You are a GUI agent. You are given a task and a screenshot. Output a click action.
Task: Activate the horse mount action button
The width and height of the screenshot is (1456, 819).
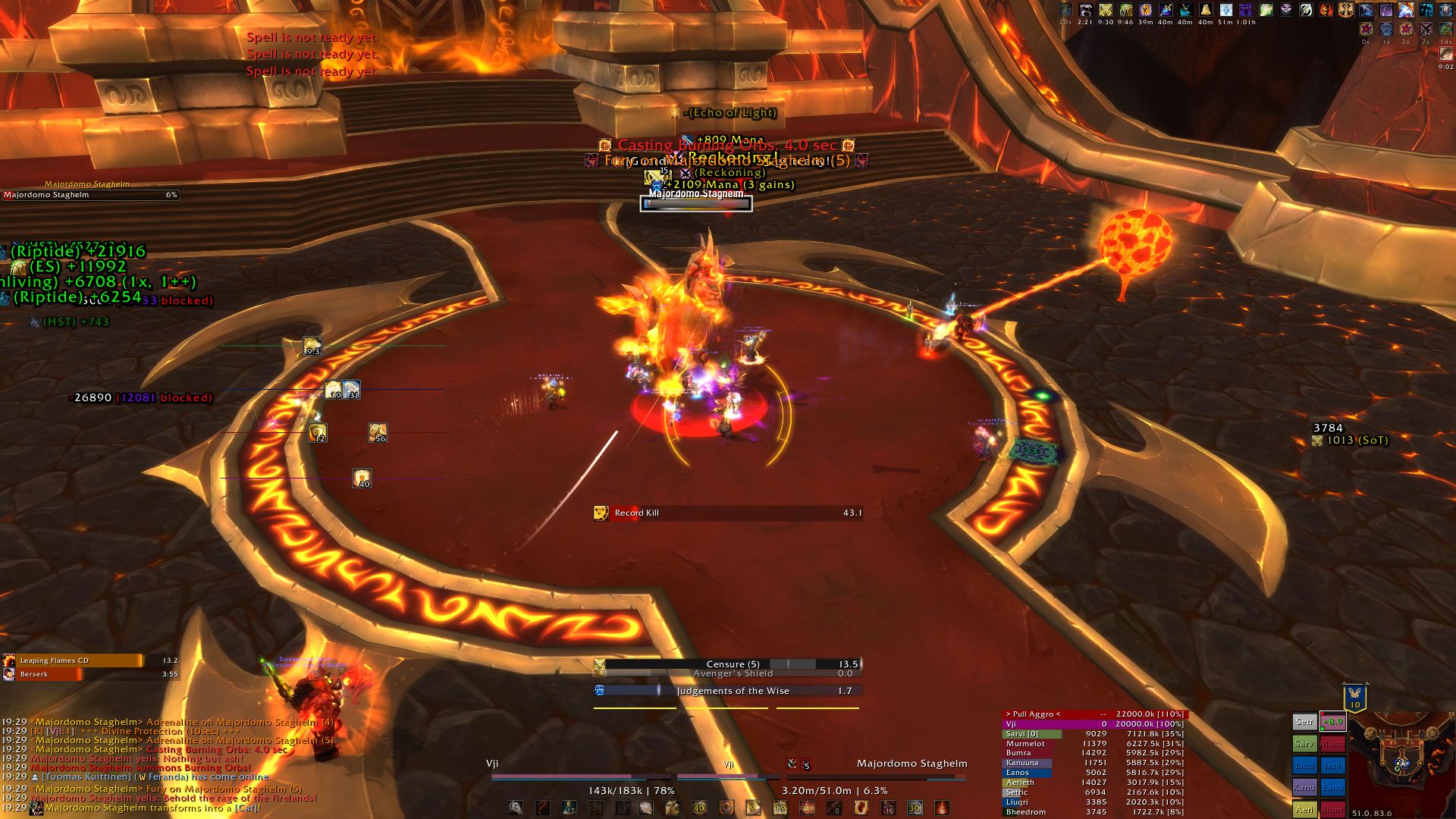[x=516, y=808]
